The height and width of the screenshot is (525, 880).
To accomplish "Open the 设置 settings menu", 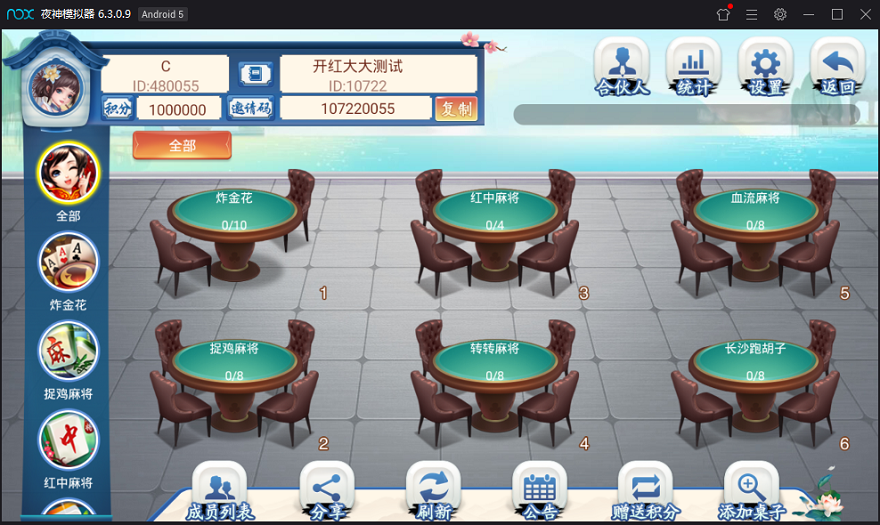I will [x=765, y=66].
